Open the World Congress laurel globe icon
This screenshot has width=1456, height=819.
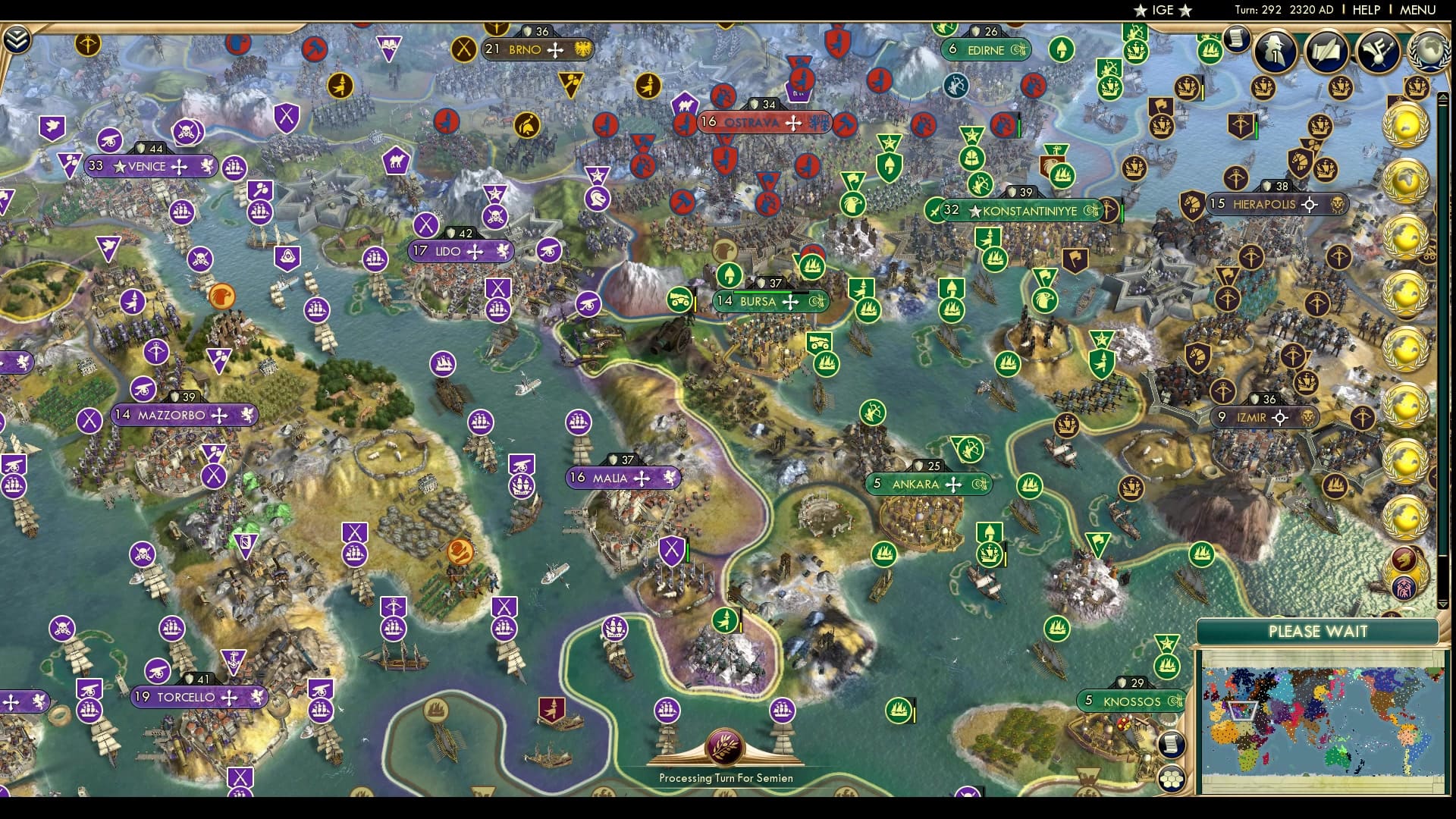pyautogui.click(x=1429, y=50)
